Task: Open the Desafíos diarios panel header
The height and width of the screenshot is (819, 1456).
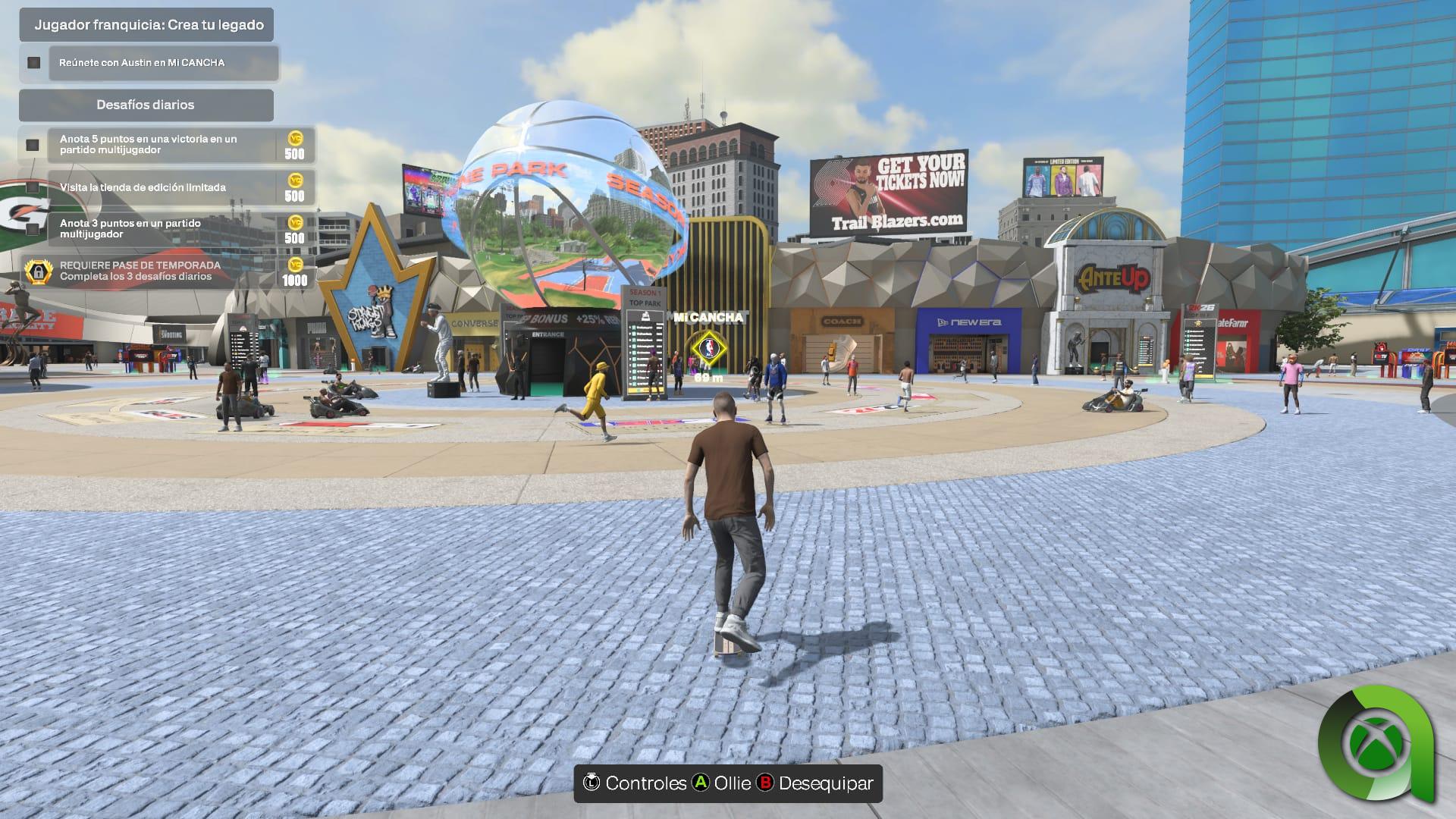Action: tap(146, 105)
